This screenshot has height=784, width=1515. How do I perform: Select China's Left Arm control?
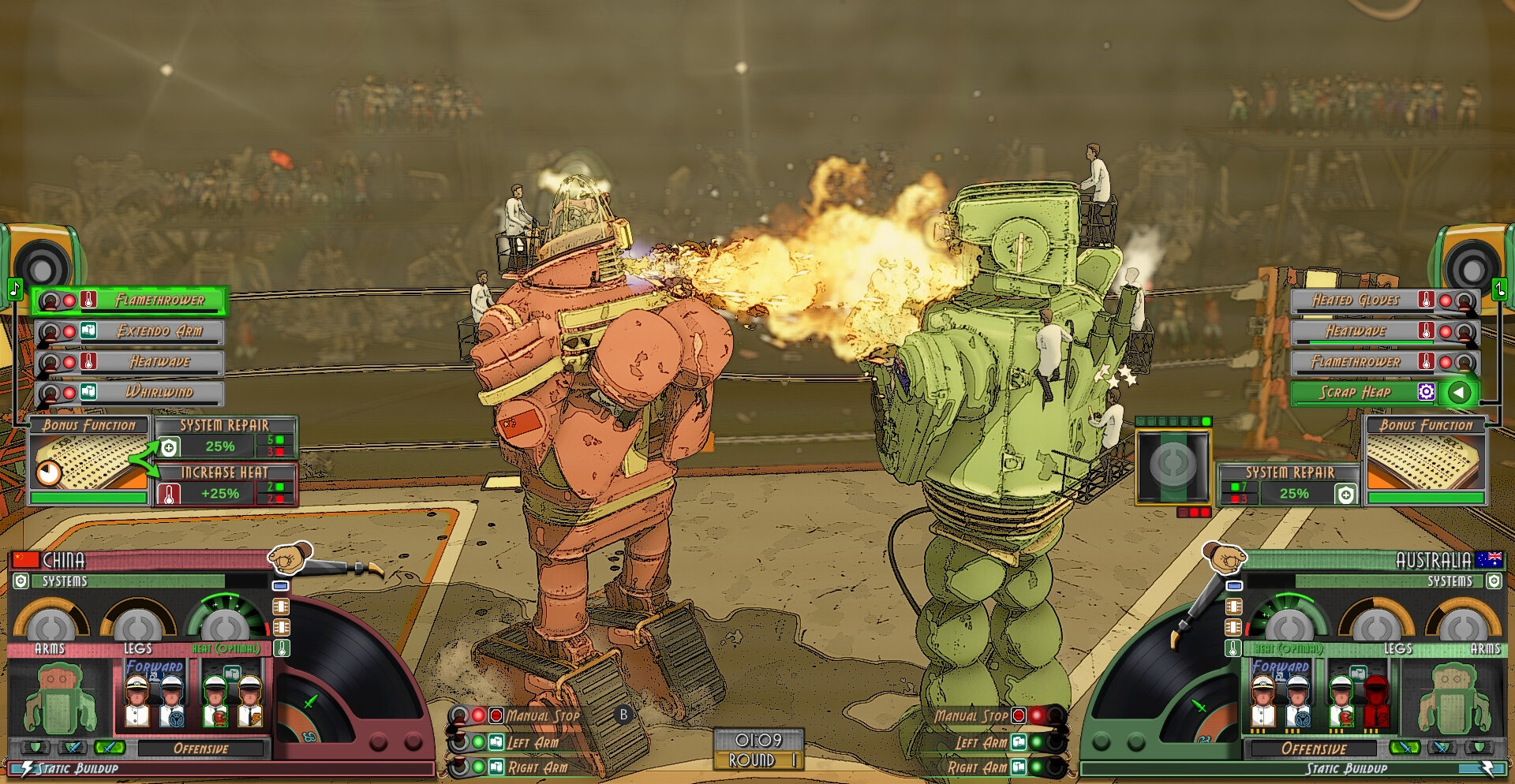pos(532,742)
